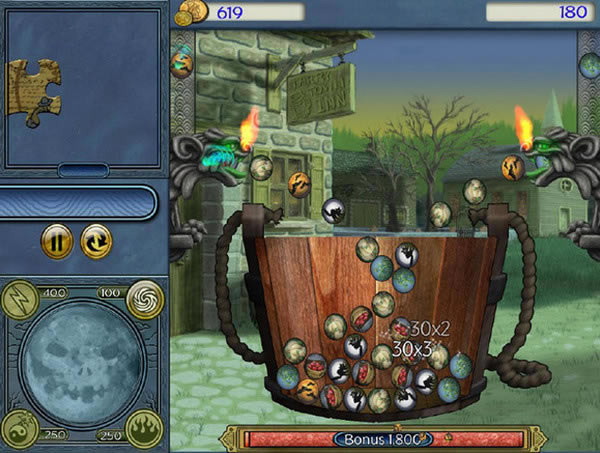Use the spiral swirl power-up
This screenshot has height=453, width=600.
[x=144, y=297]
